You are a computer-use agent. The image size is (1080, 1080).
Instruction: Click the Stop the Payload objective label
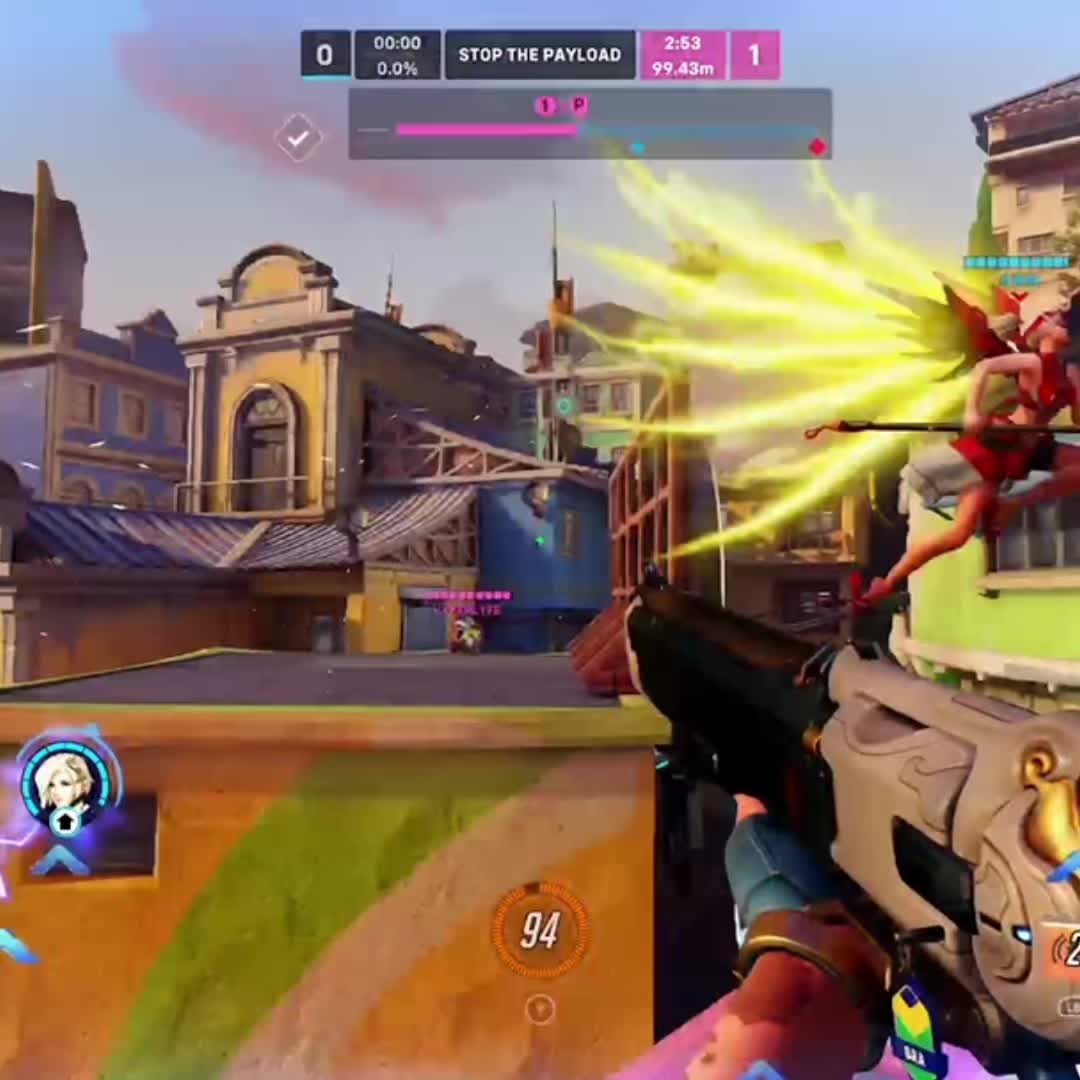tap(539, 55)
